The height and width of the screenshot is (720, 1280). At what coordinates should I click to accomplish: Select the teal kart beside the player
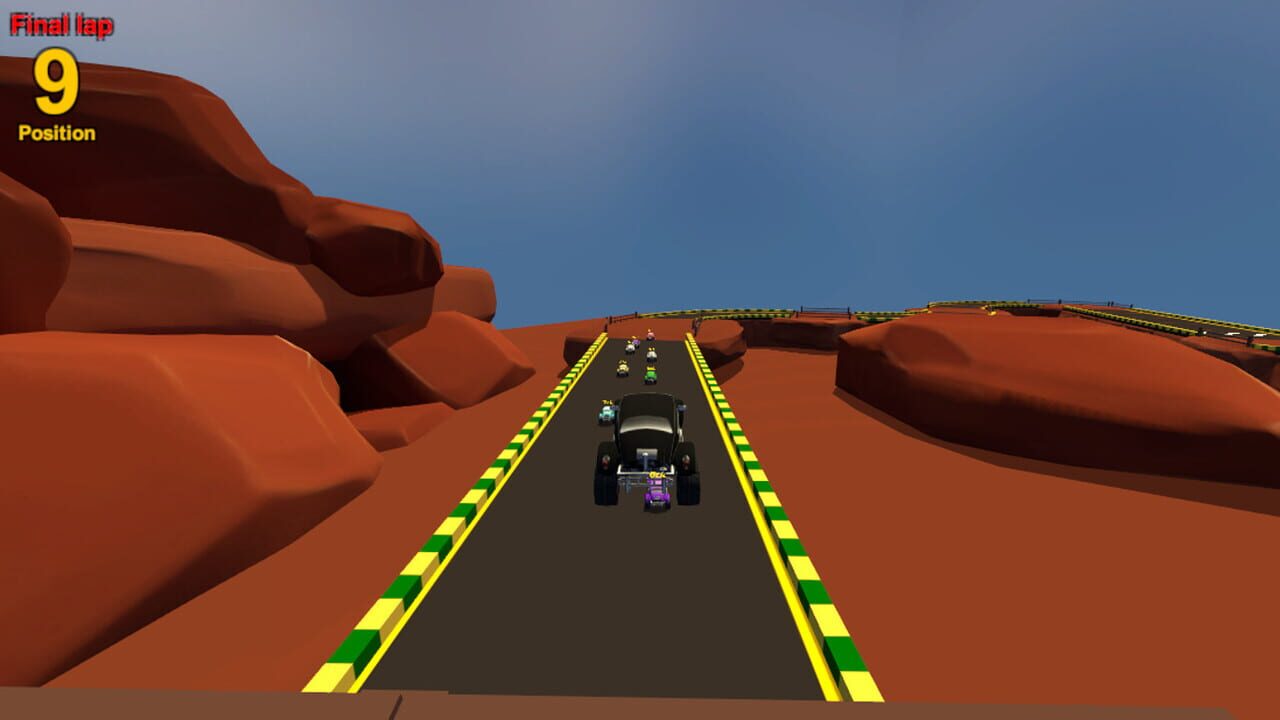click(608, 412)
